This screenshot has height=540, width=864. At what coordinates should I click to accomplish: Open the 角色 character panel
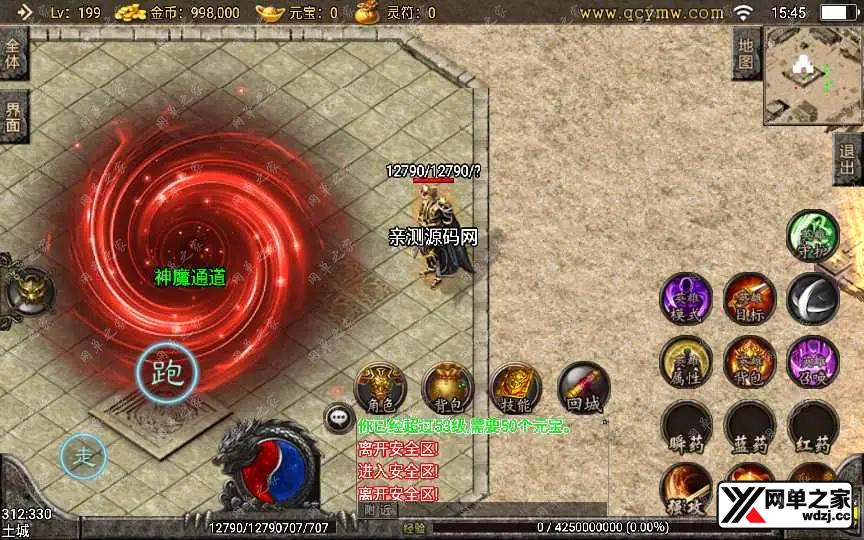point(381,389)
